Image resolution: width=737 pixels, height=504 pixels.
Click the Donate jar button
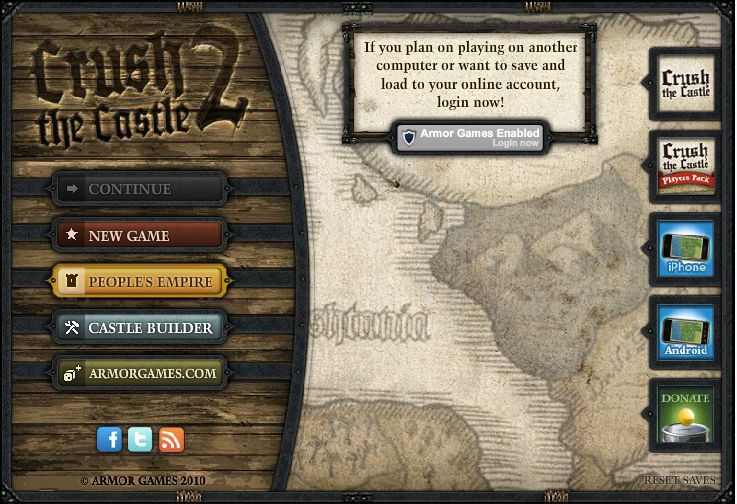pos(686,412)
